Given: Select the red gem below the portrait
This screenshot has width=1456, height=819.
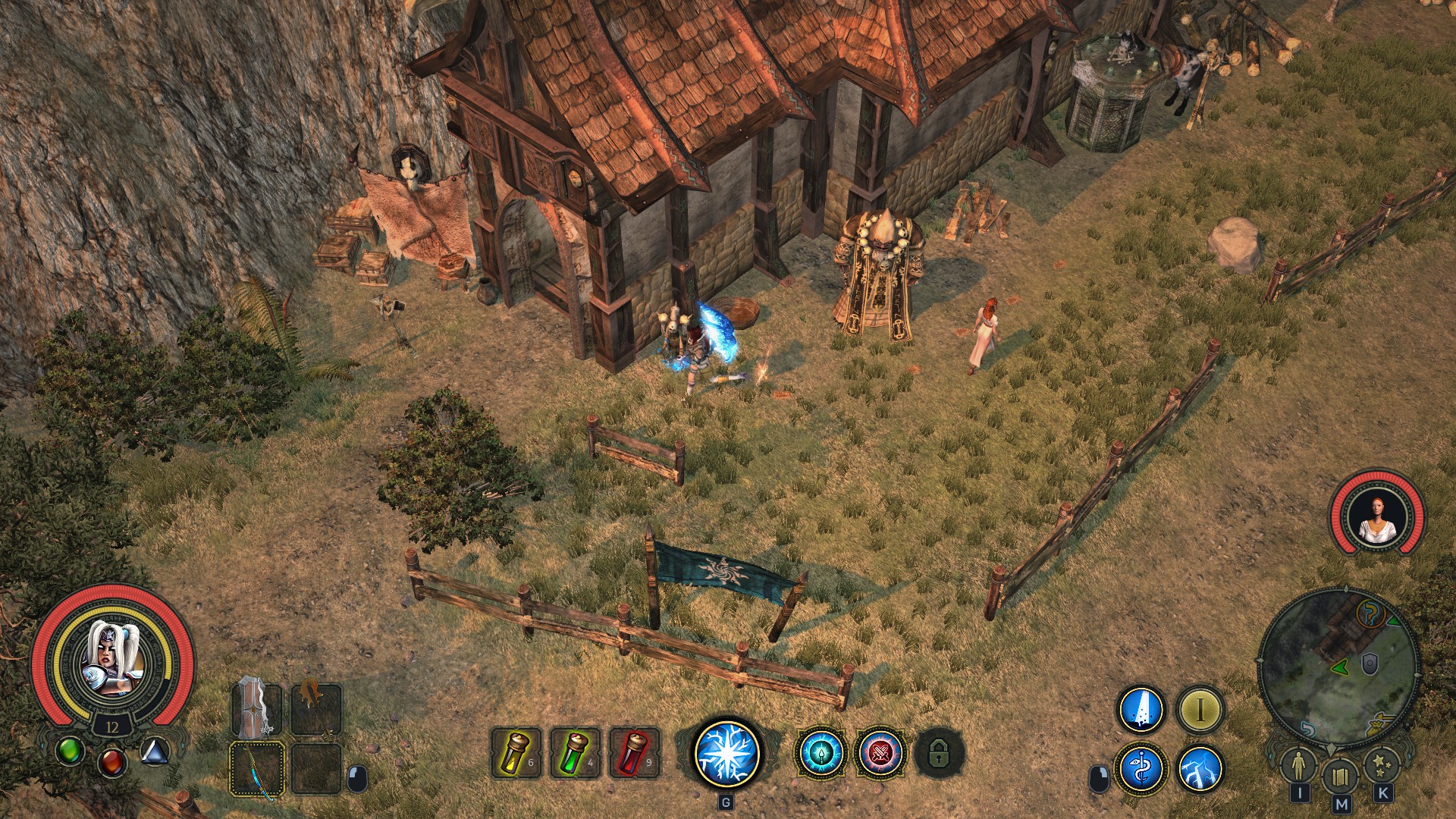Looking at the screenshot, I should (112, 760).
